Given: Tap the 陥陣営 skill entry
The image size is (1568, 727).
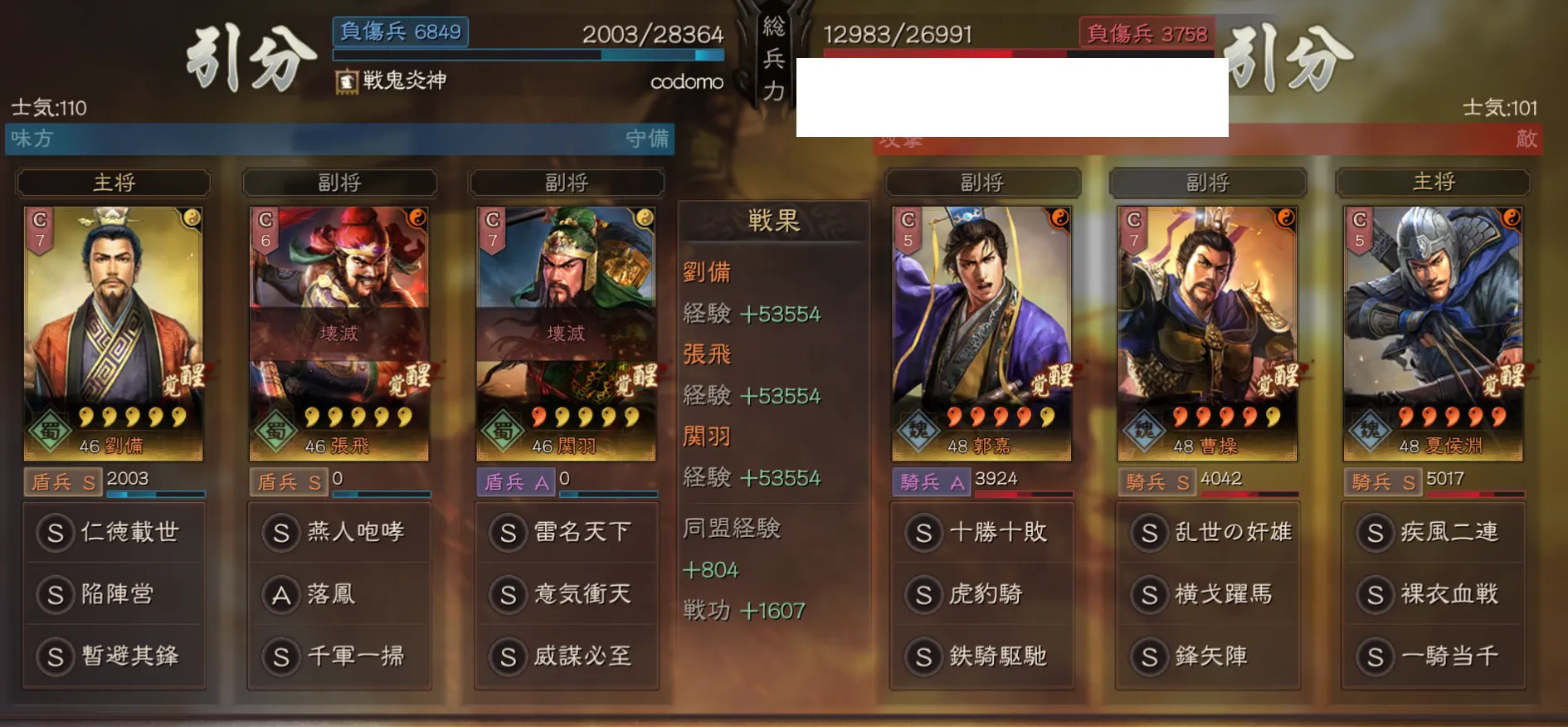Looking at the screenshot, I should (x=114, y=593).
